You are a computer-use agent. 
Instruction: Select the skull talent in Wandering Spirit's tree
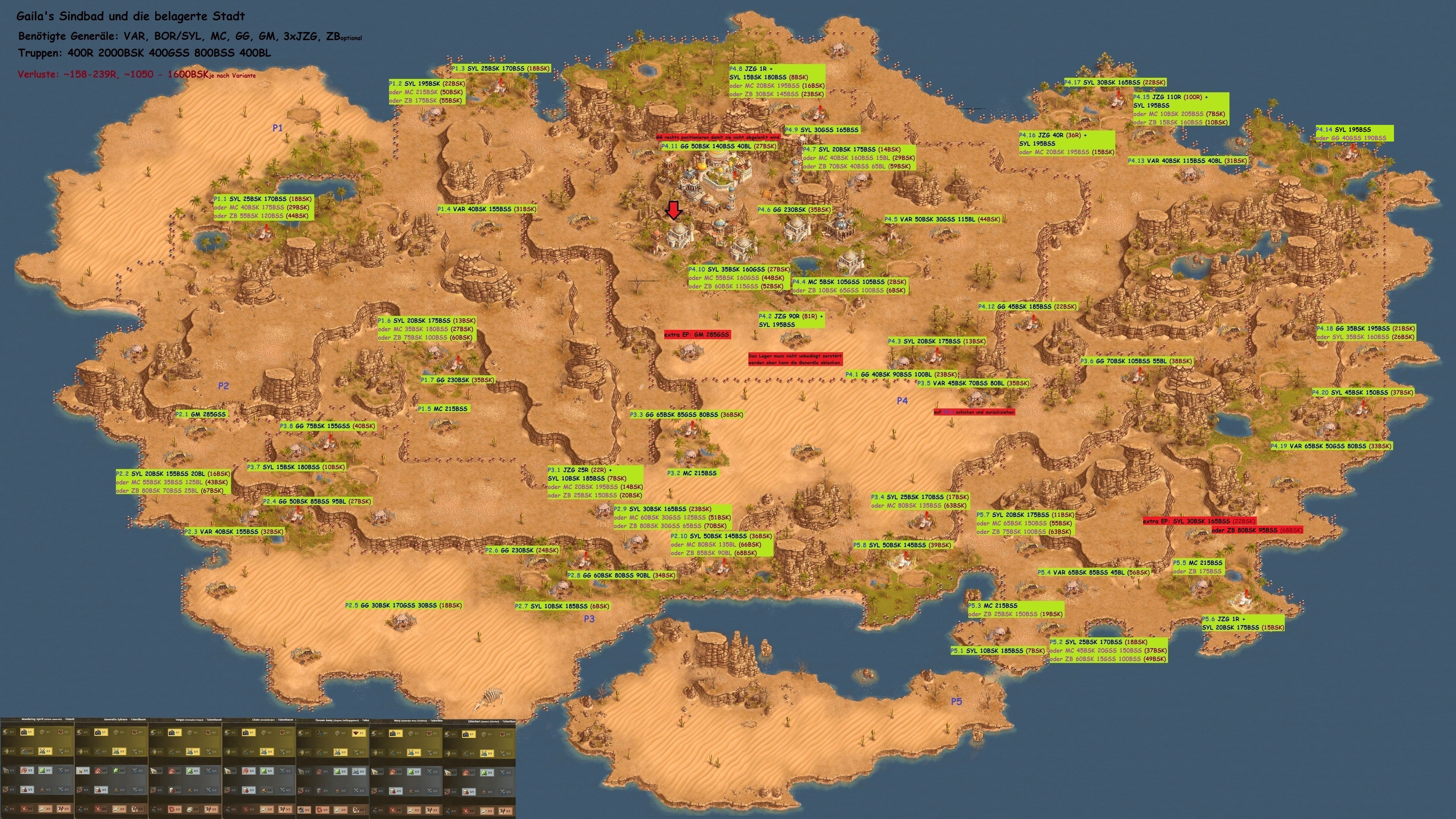[24, 790]
